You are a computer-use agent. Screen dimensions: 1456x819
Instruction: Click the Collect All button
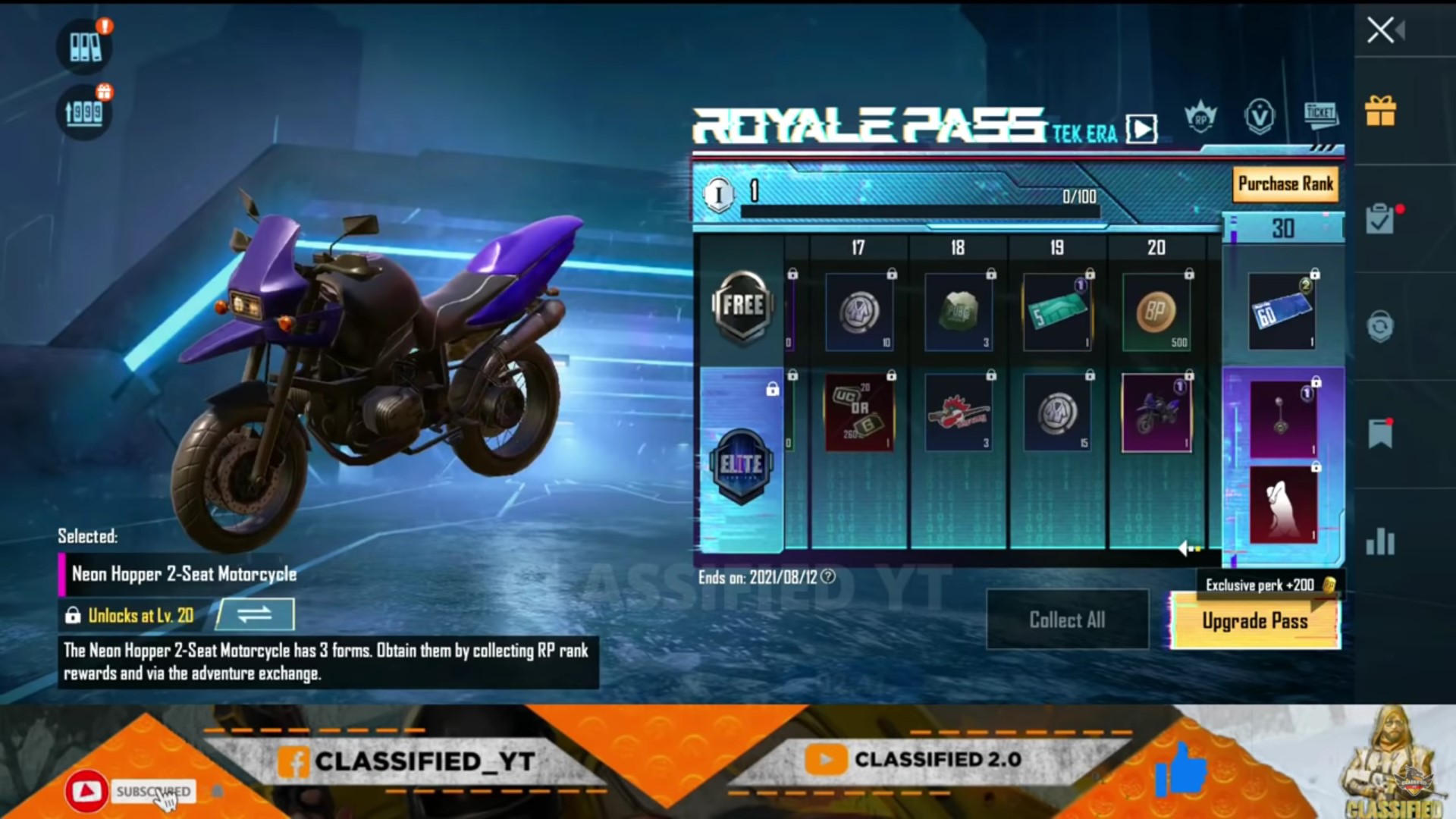point(1067,620)
